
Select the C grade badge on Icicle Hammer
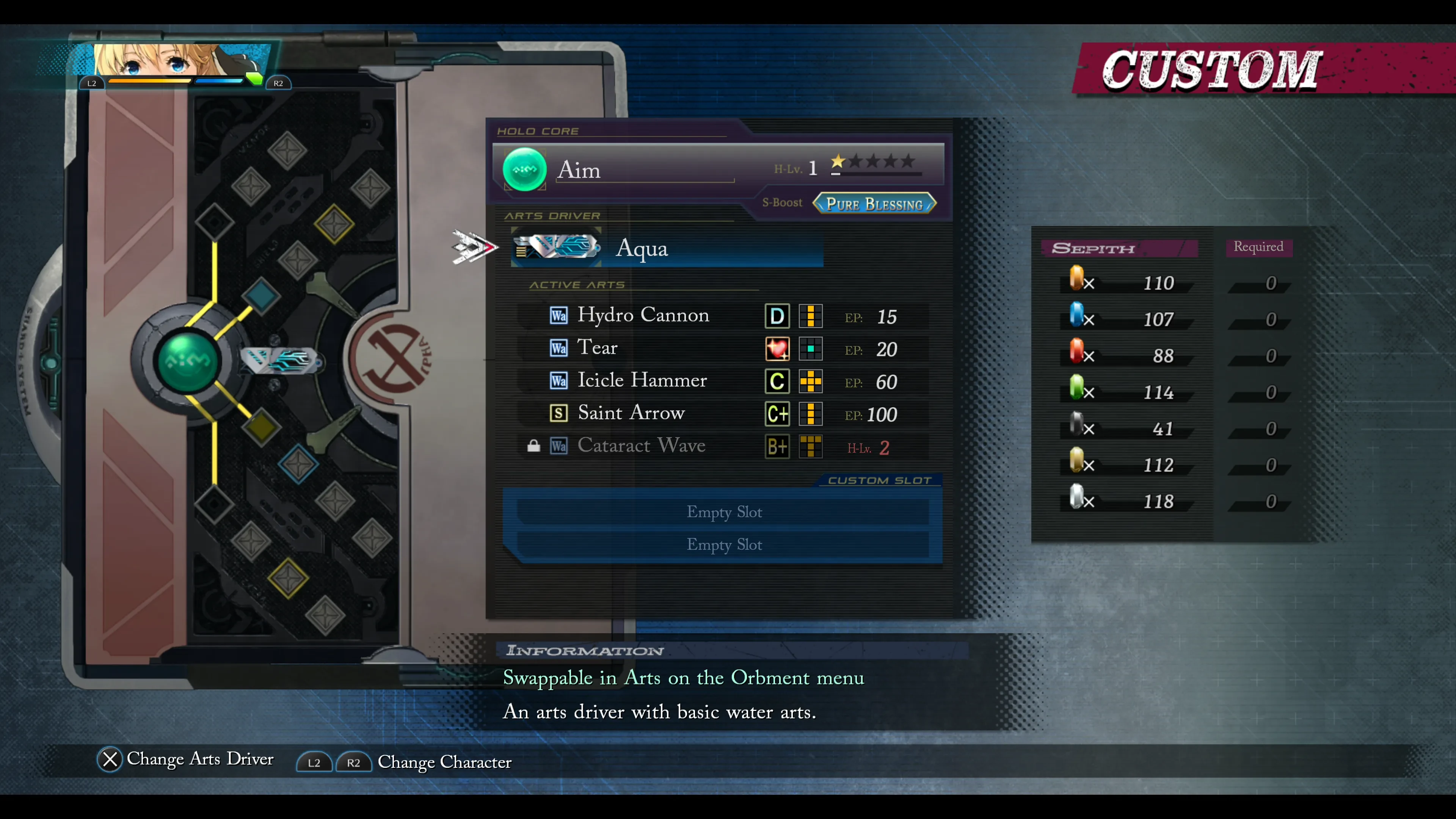click(x=777, y=381)
